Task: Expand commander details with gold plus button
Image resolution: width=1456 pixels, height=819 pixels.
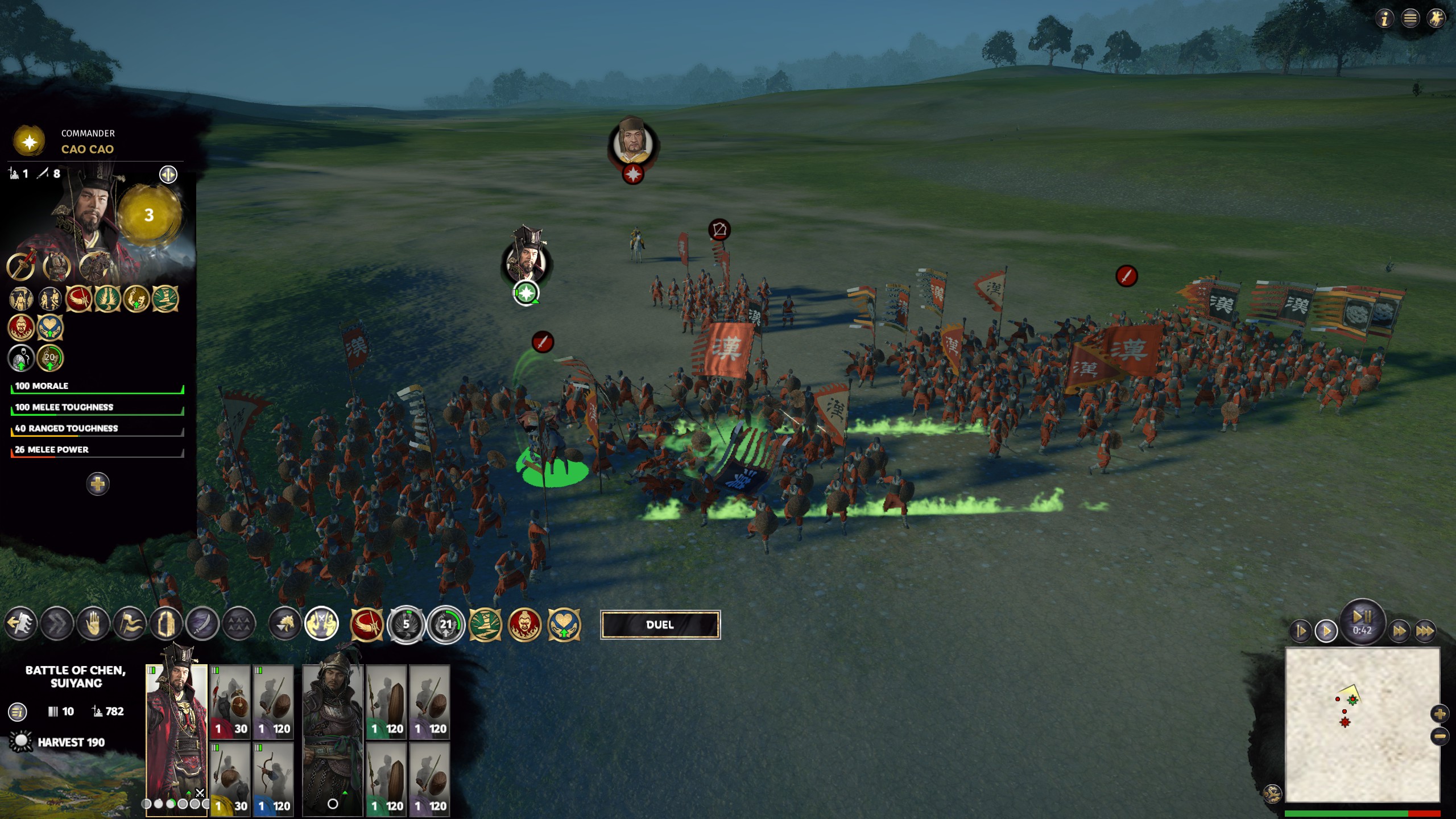Action: coord(98,484)
